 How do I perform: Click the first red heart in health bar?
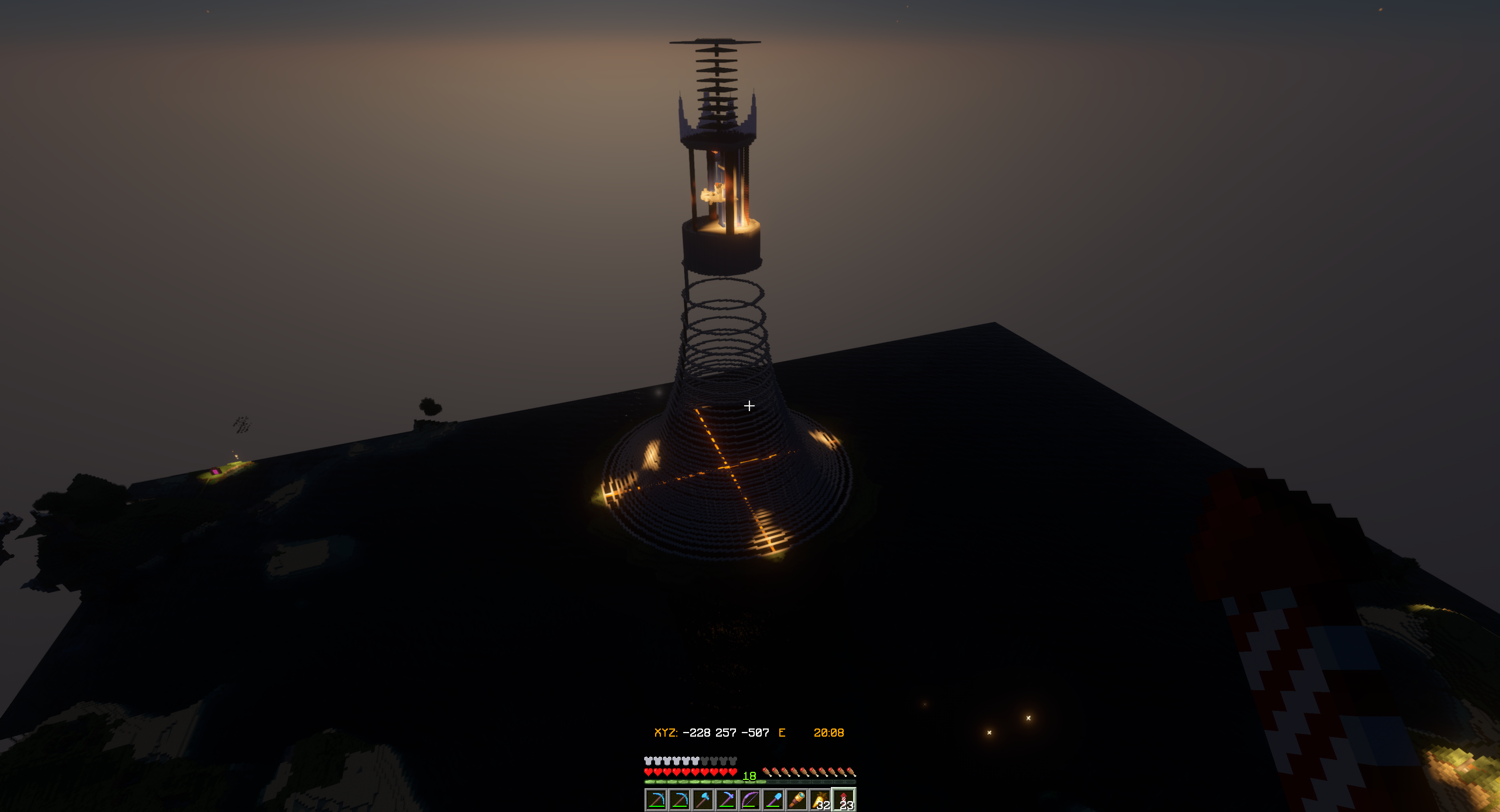[649, 773]
